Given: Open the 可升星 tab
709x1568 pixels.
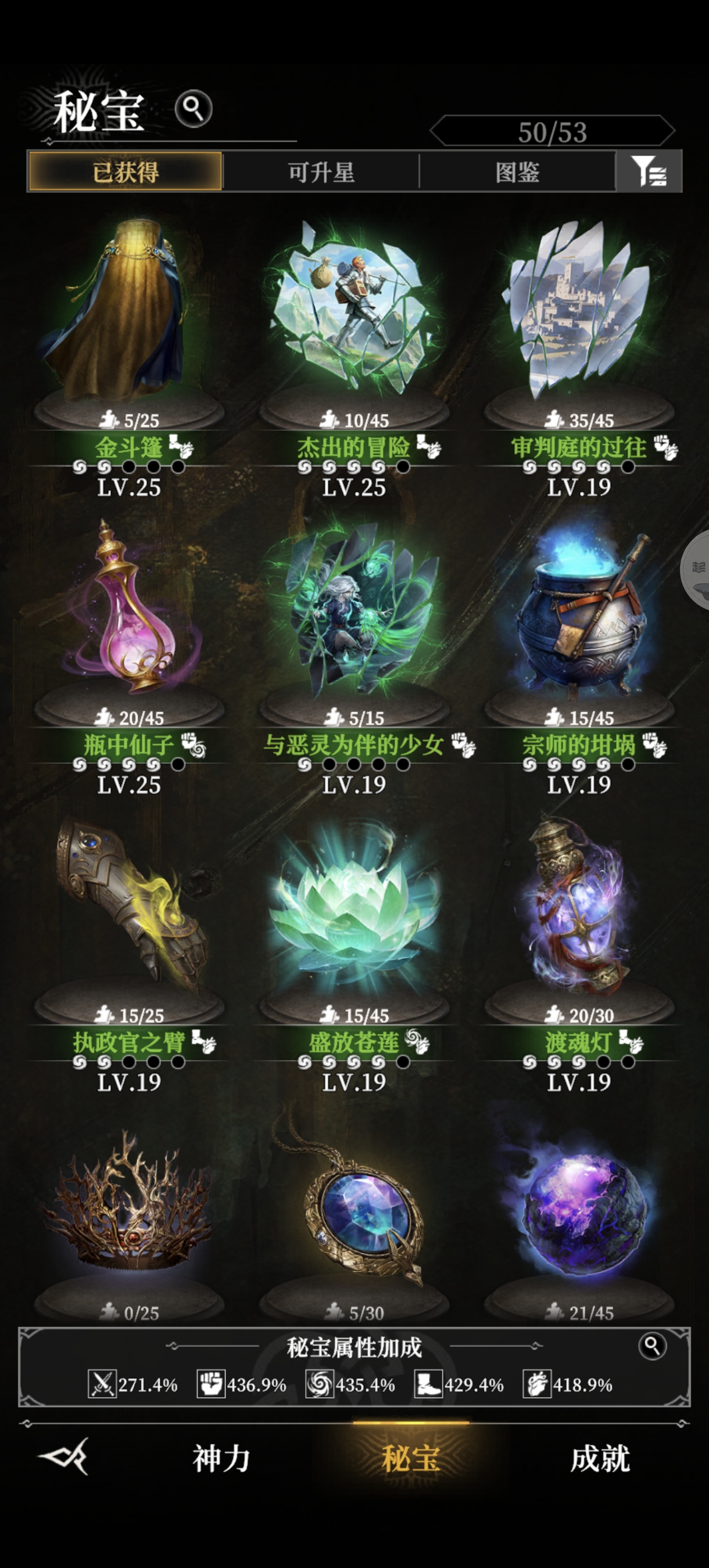Looking at the screenshot, I should point(321,172).
